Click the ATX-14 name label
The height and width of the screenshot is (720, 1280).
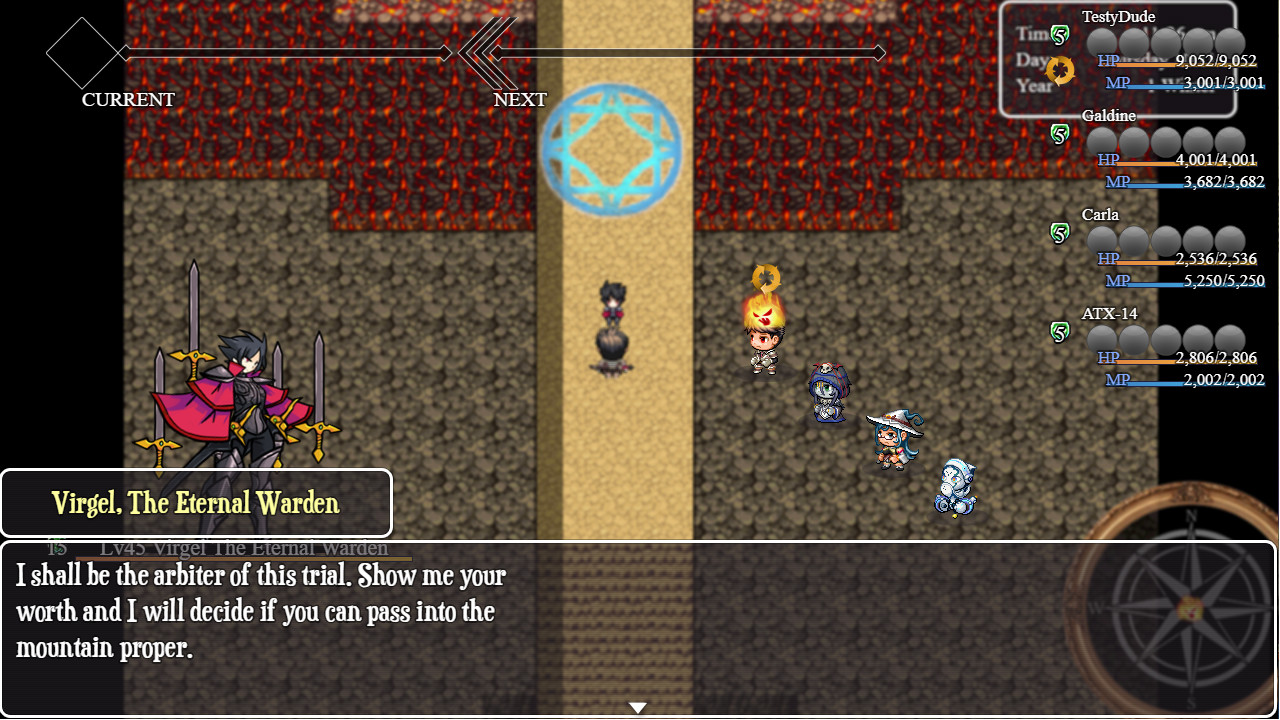pyautogui.click(x=1110, y=313)
